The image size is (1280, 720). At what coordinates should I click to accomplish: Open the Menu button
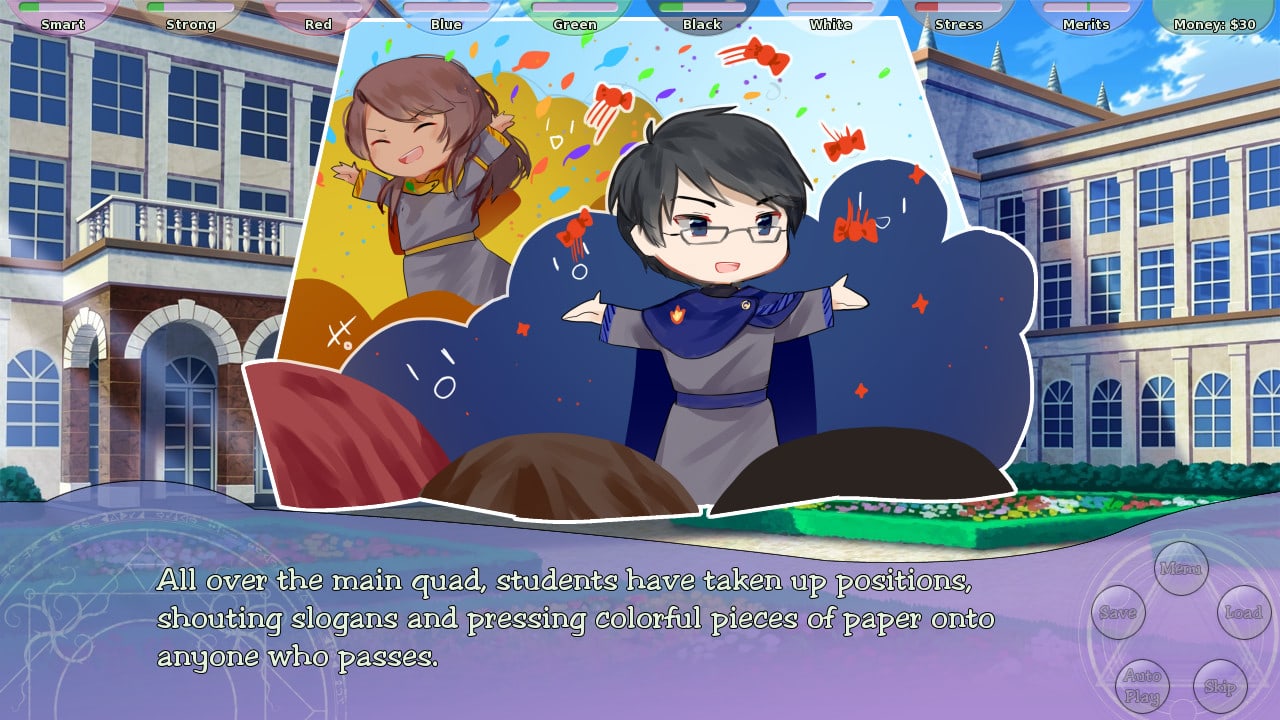point(1180,569)
